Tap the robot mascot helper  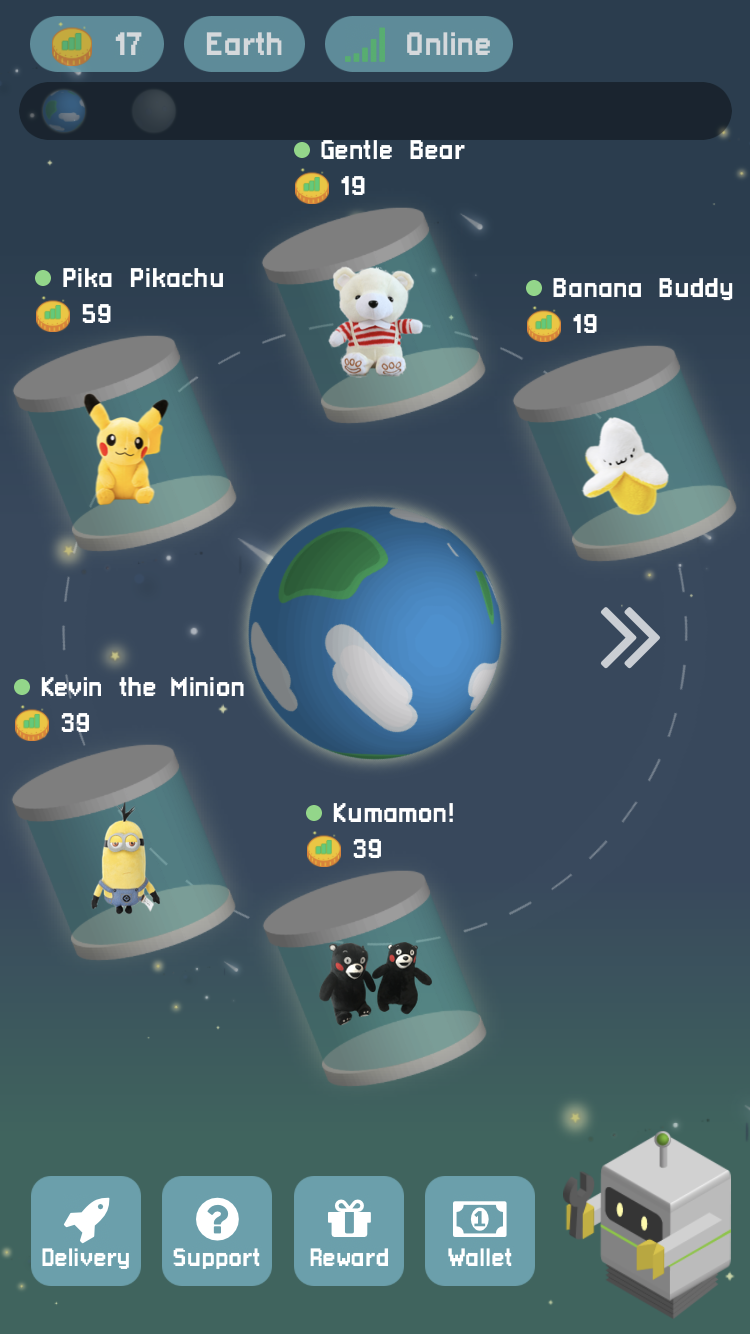(662, 1222)
